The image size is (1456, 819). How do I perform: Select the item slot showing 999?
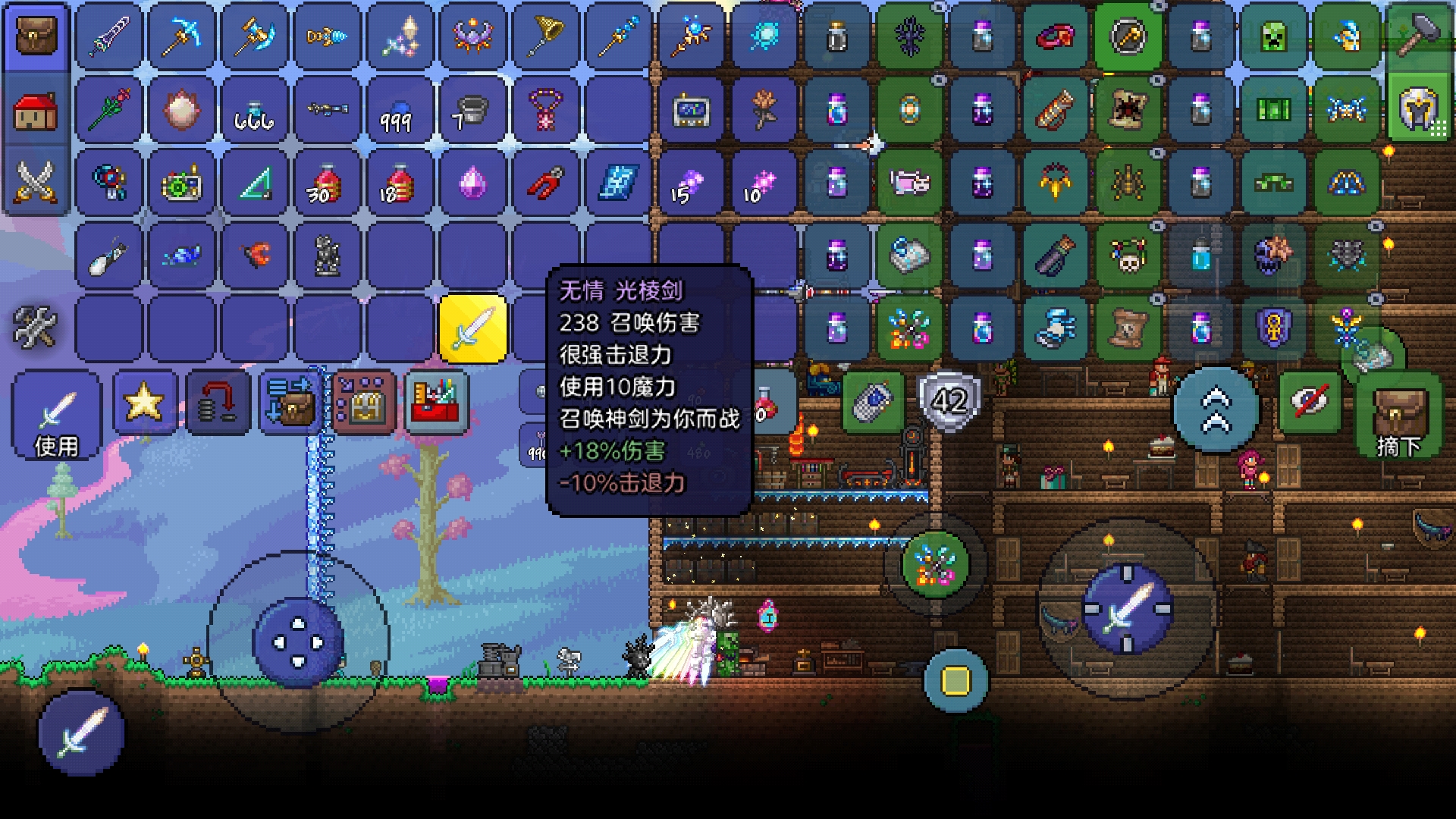tap(400, 111)
